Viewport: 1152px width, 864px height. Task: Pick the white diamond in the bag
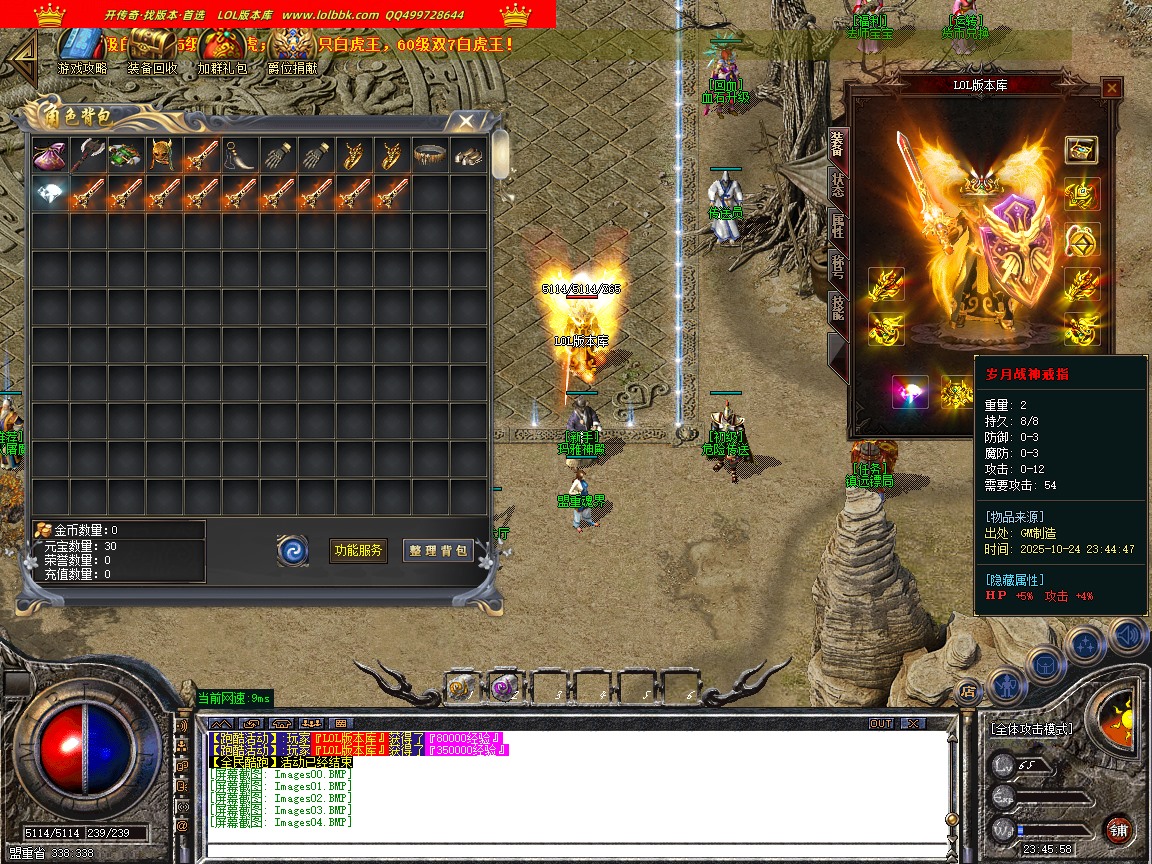coord(49,193)
